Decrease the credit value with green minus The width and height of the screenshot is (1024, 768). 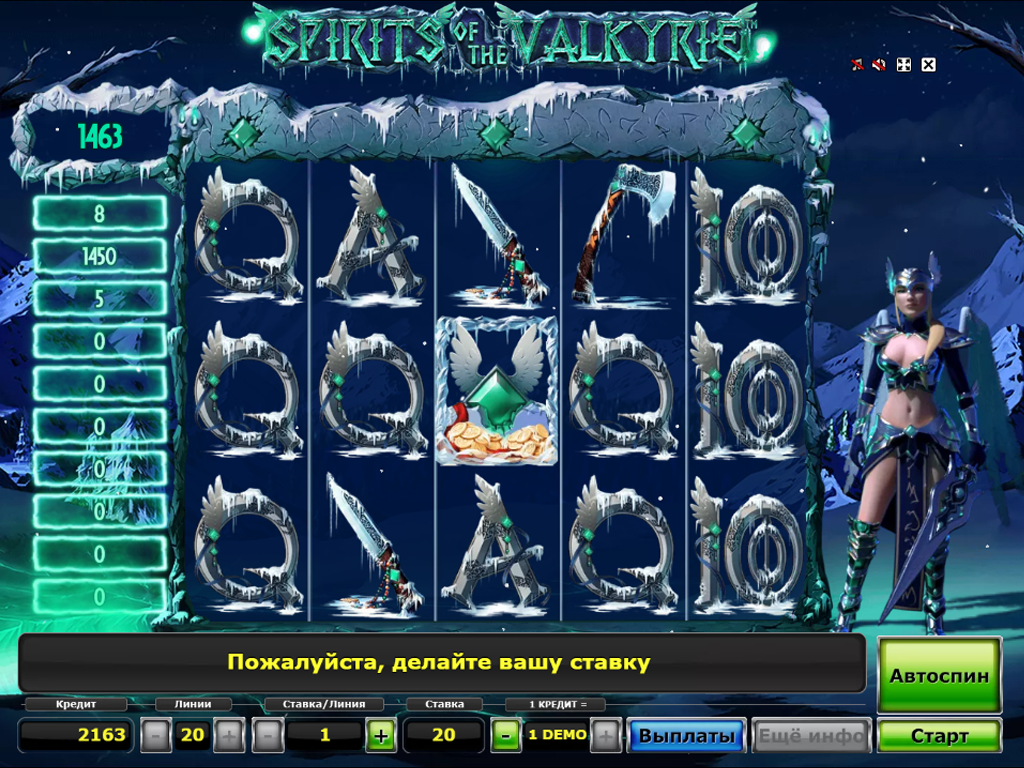pos(505,736)
